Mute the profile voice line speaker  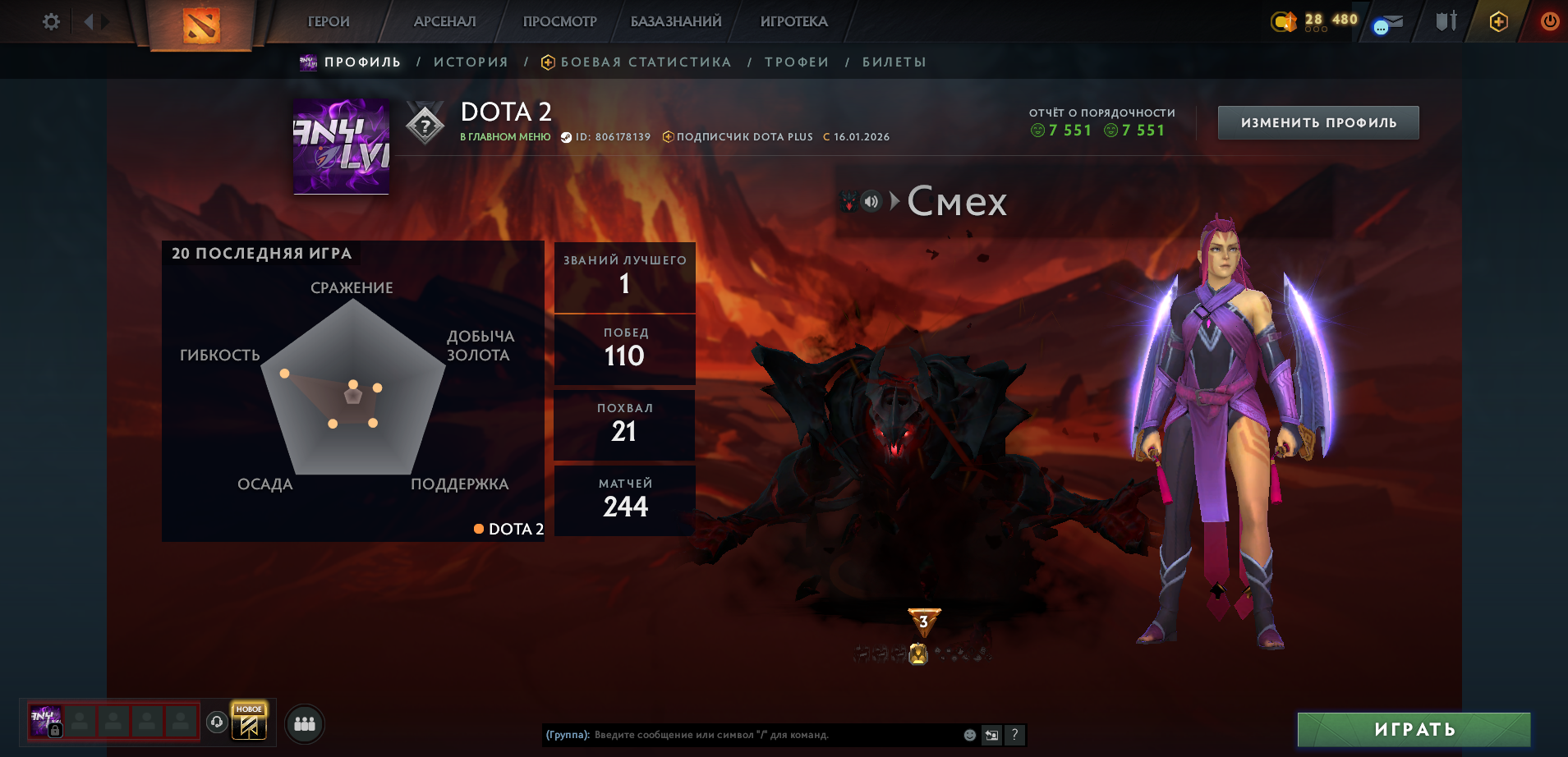pos(871,200)
